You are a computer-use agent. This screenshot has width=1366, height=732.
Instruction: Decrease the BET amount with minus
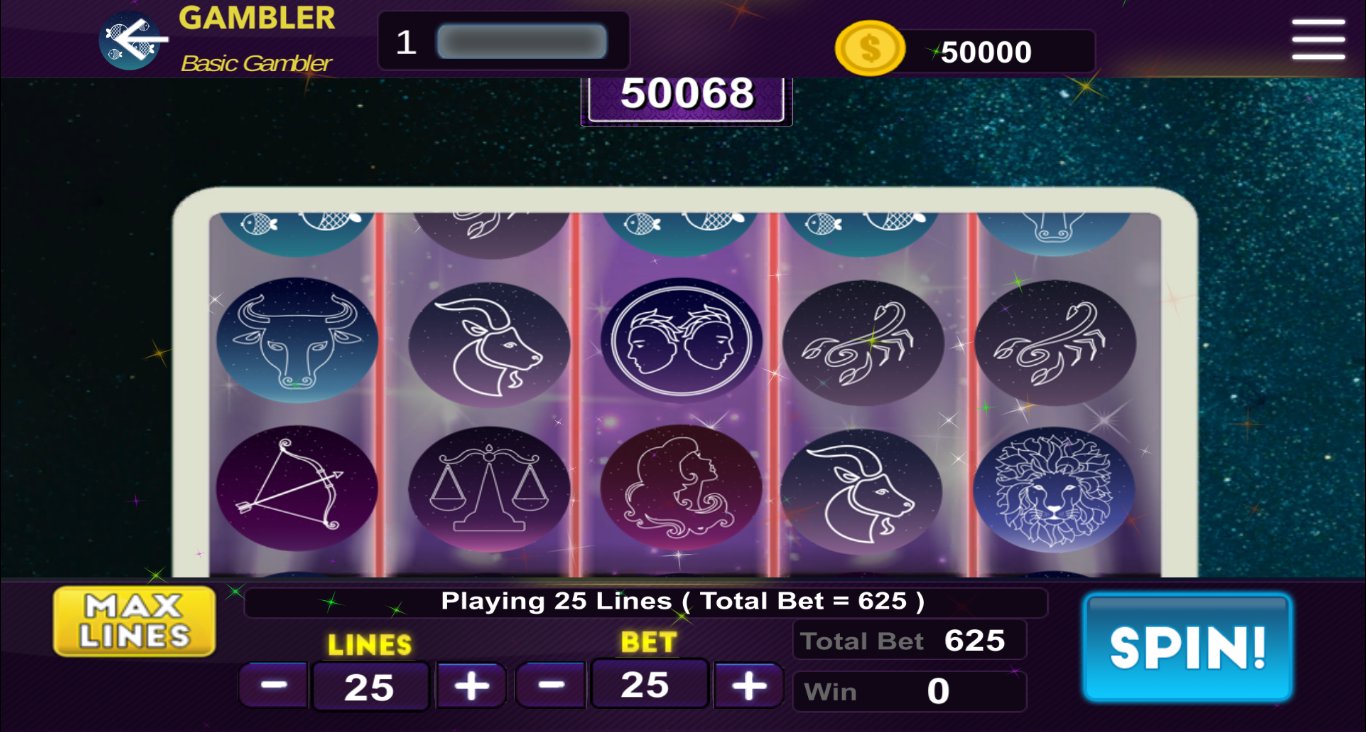[550, 685]
